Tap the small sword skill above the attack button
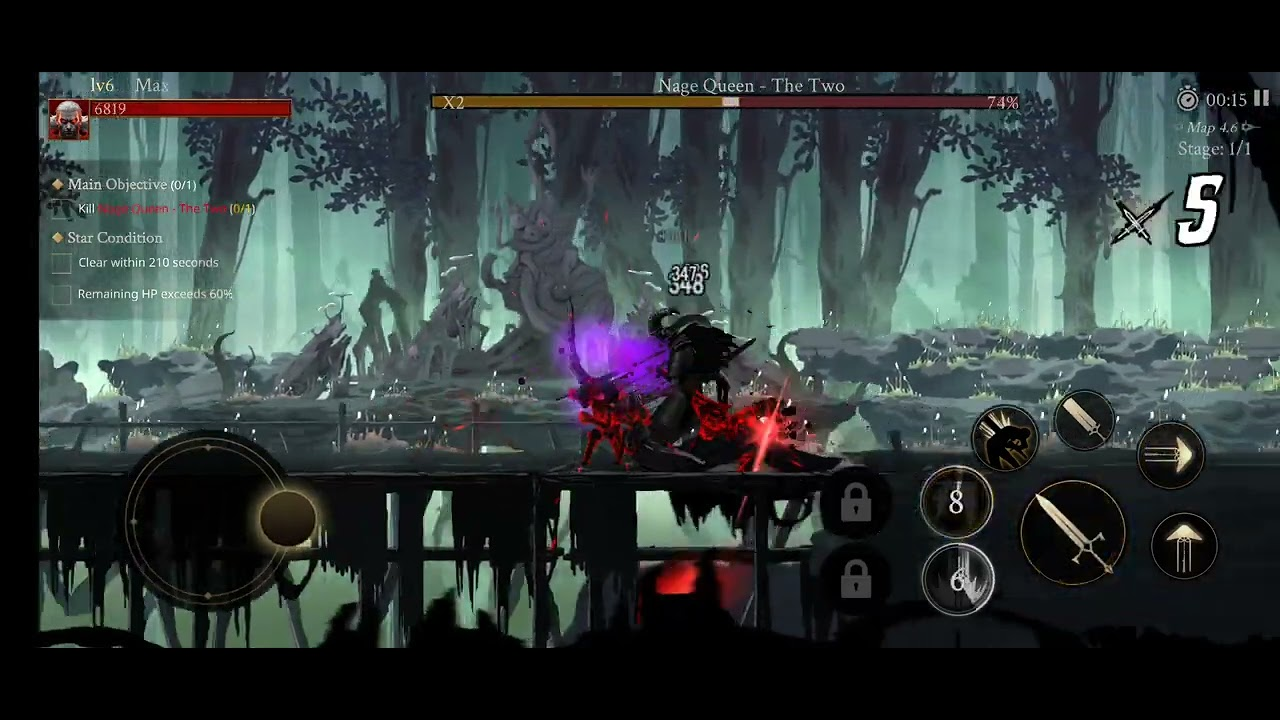Viewport: 1280px width, 720px height. click(x=1085, y=420)
